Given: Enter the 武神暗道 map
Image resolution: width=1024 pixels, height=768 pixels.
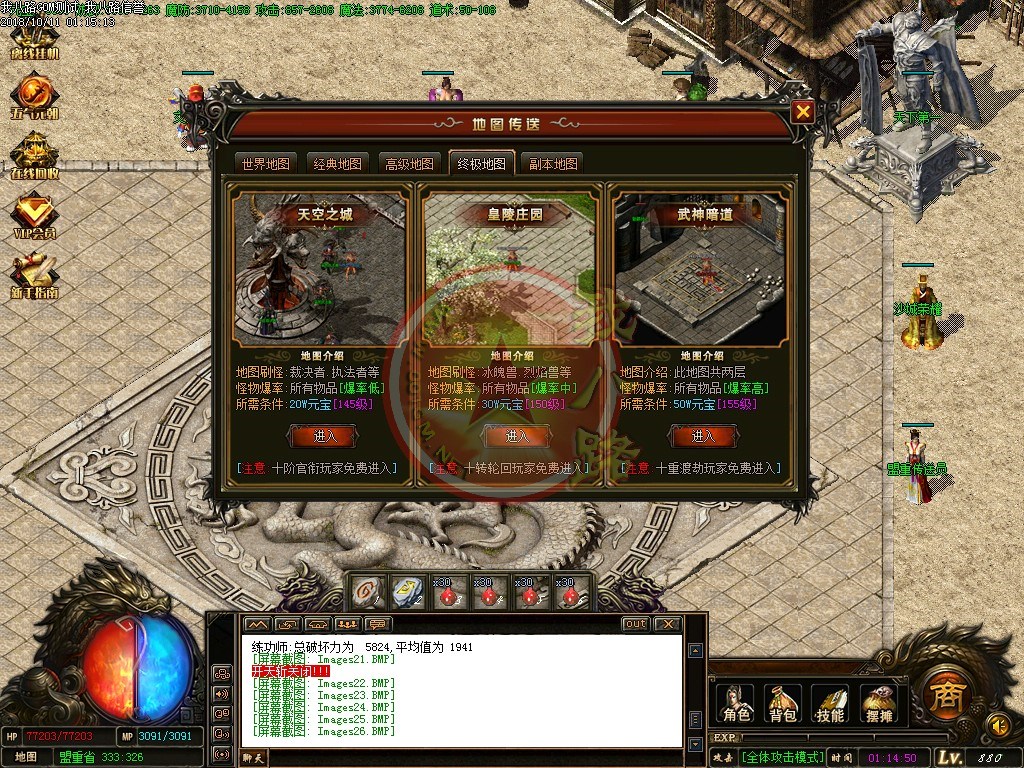Looking at the screenshot, I should (703, 436).
